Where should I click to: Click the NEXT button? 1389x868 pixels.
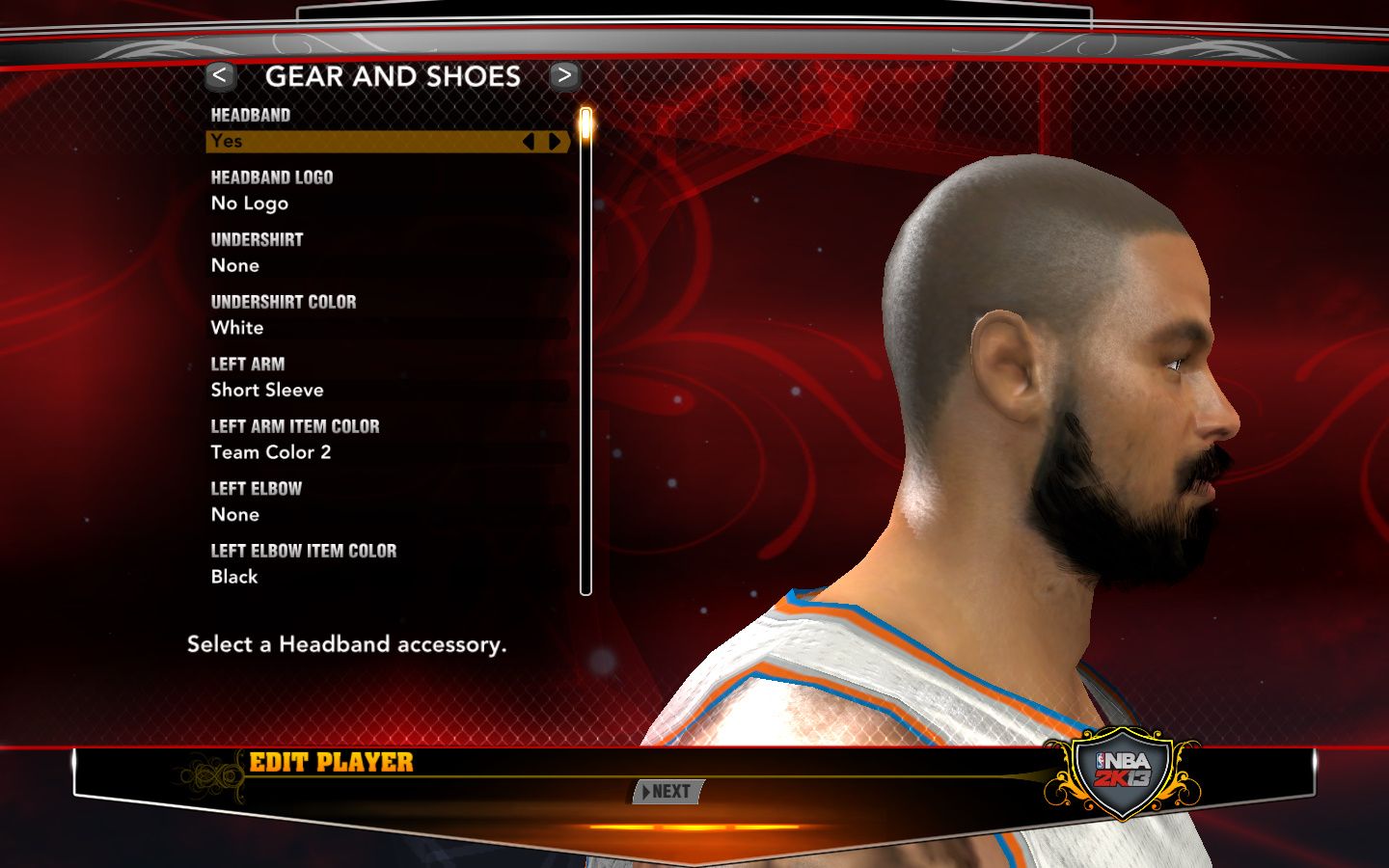(x=668, y=792)
